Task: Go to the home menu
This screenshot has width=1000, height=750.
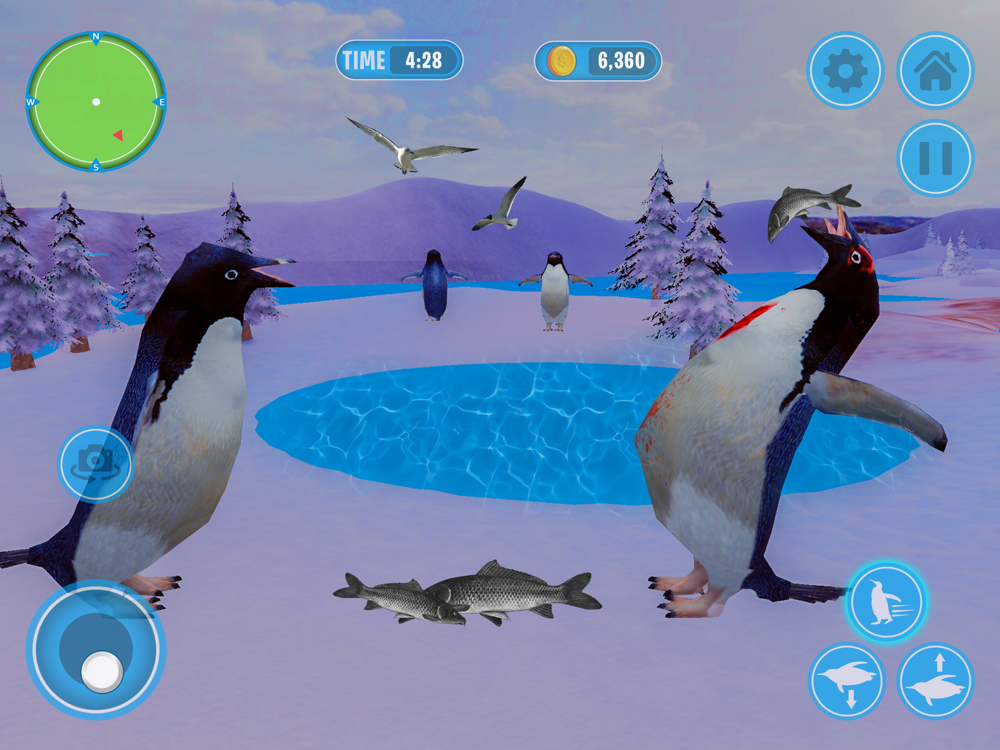Action: pyautogui.click(x=935, y=70)
